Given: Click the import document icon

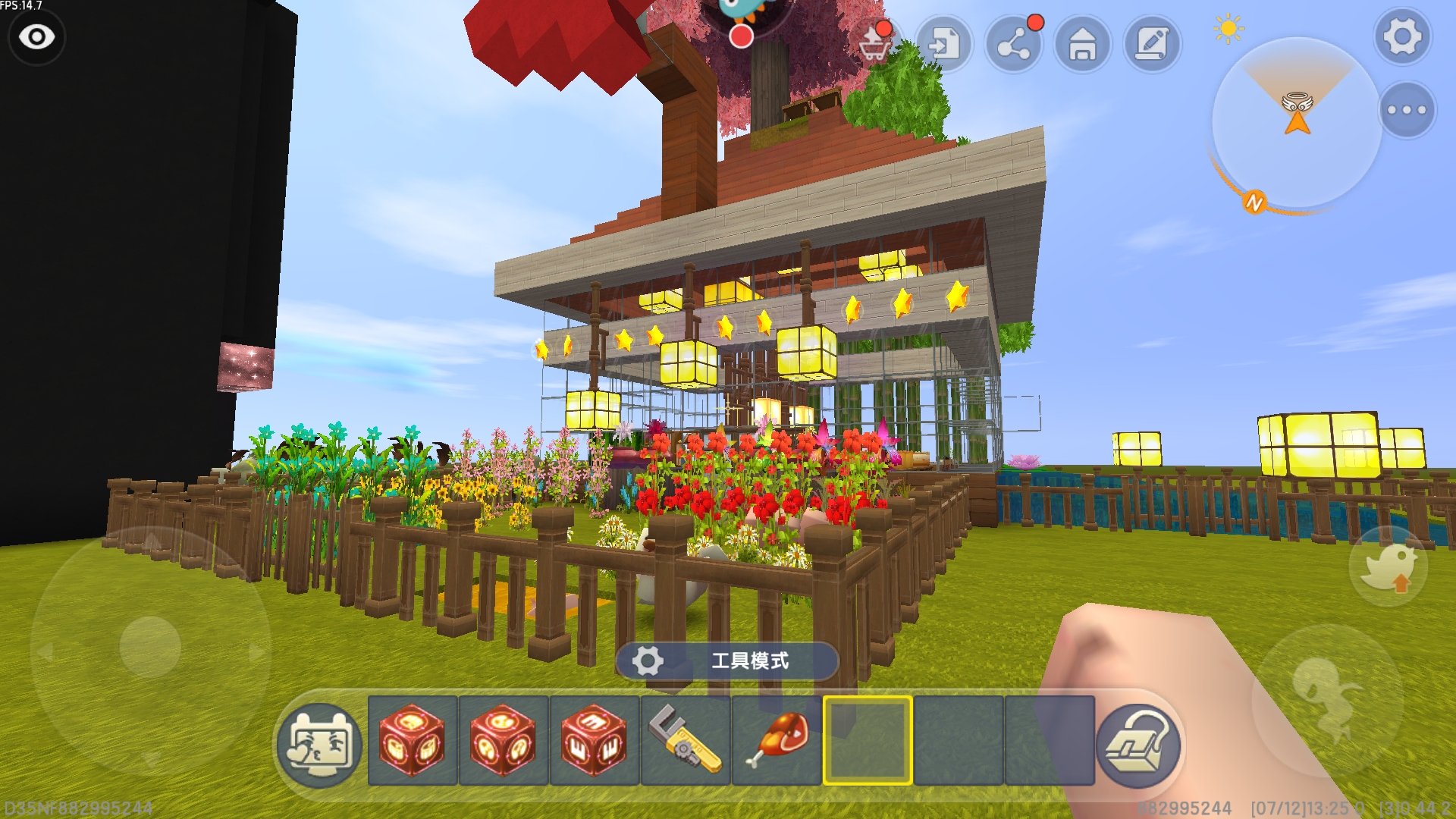Looking at the screenshot, I should pos(944,44).
